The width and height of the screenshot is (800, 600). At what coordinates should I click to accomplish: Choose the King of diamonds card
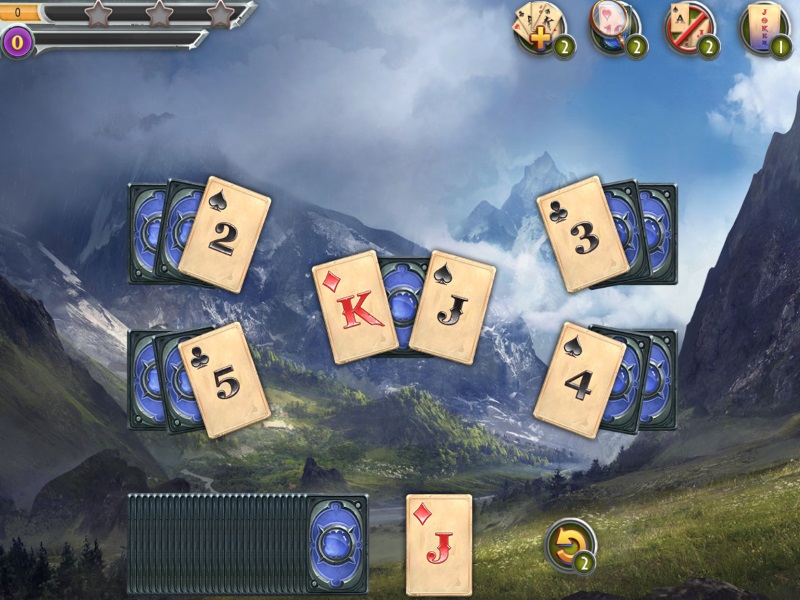tap(354, 306)
